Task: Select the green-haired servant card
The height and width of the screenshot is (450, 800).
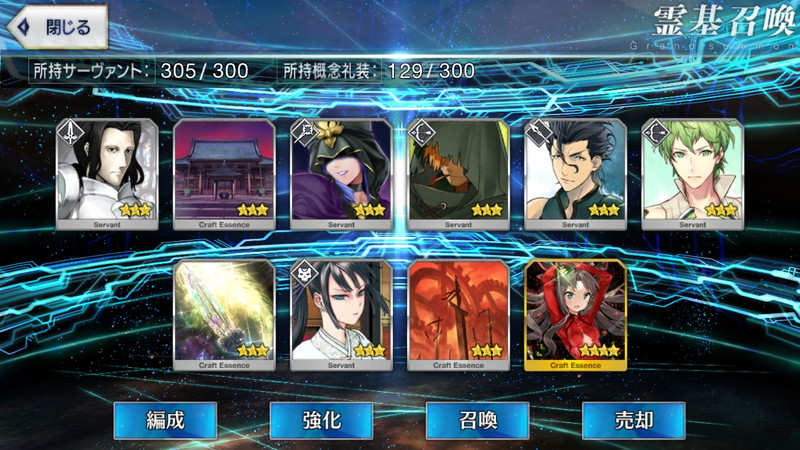Action: 692,174
